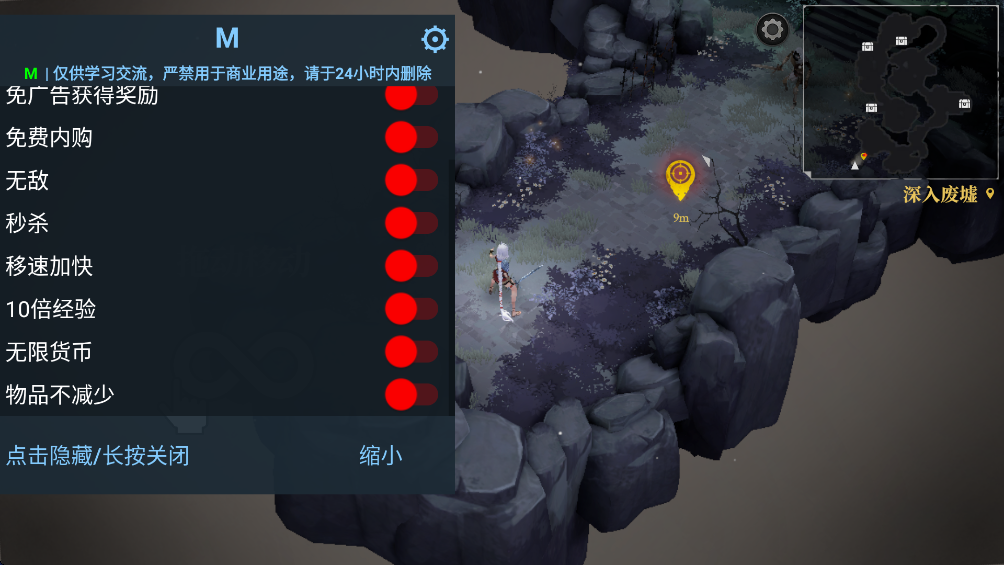Turn on the 无敌 switch
The width and height of the screenshot is (1004, 565).
coord(411,180)
